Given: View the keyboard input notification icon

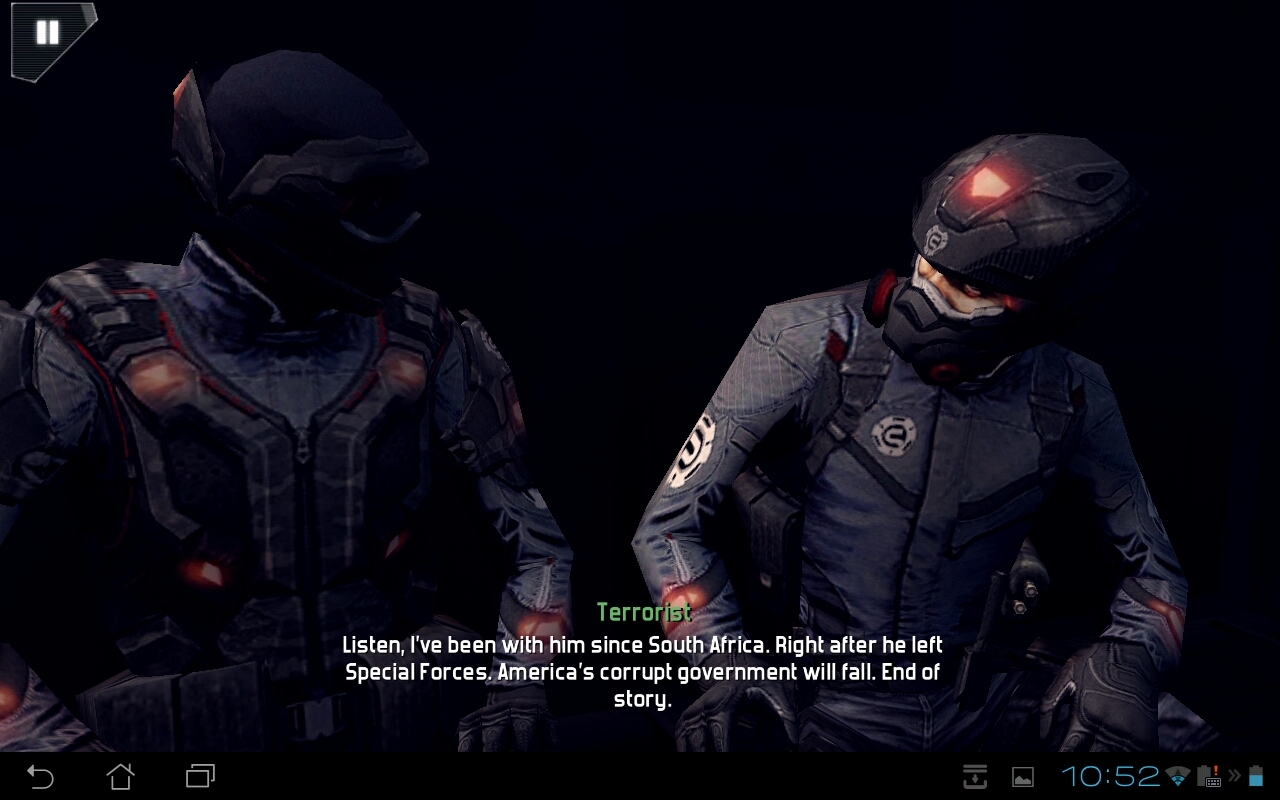Looking at the screenshot, I should [1212, 780].
